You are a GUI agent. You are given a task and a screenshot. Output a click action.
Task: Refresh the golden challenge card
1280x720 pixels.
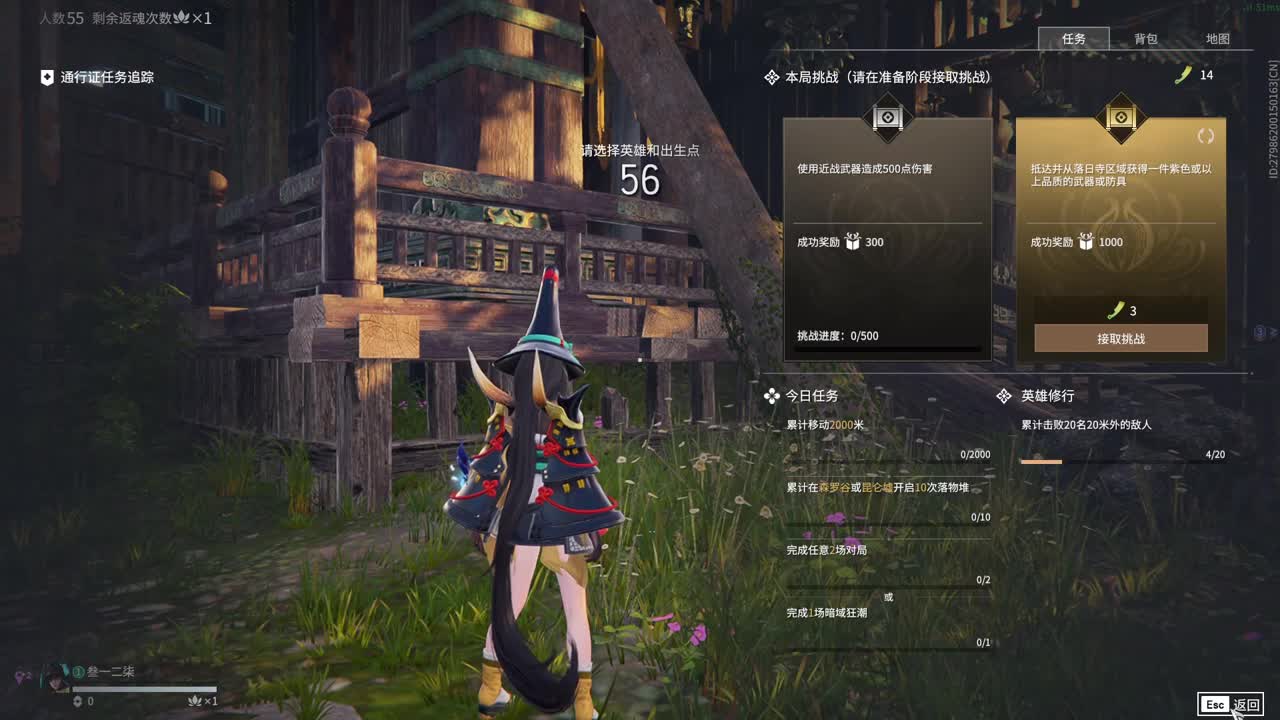(x=1205, y=136)
